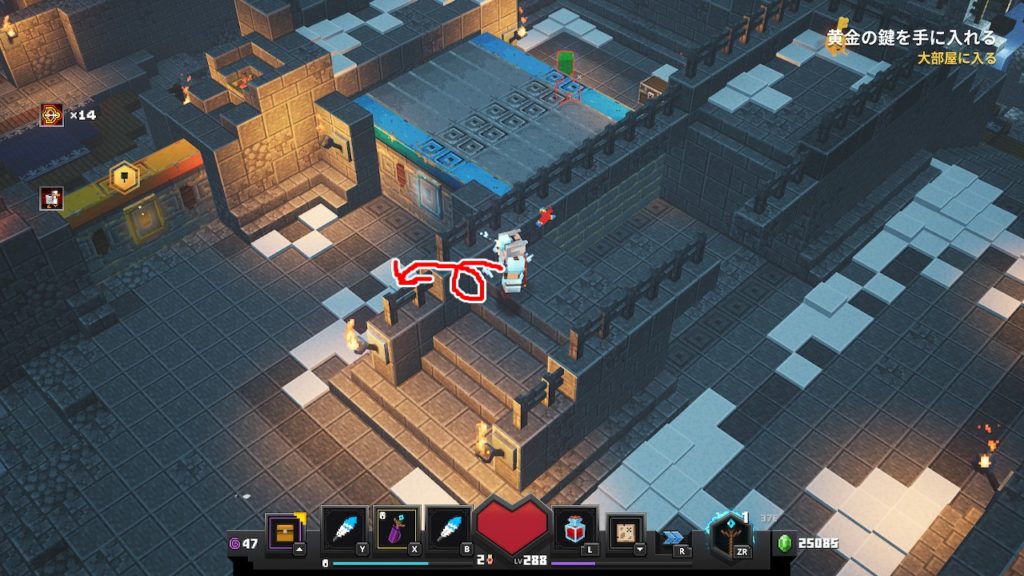Viewport: 1024px width, 576px height.
Task: Inspect the arrow buff icon showing ×14
Action: coord(52,115)
